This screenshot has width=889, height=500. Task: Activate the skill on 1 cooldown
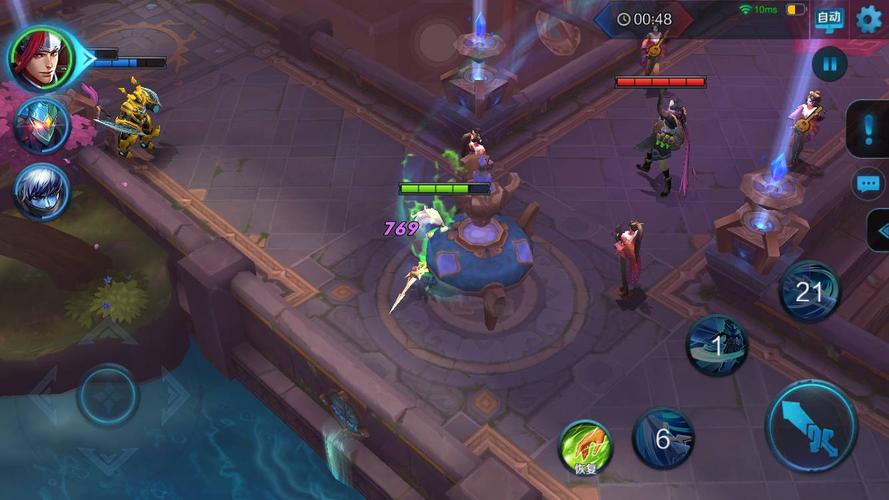point(716,346)
